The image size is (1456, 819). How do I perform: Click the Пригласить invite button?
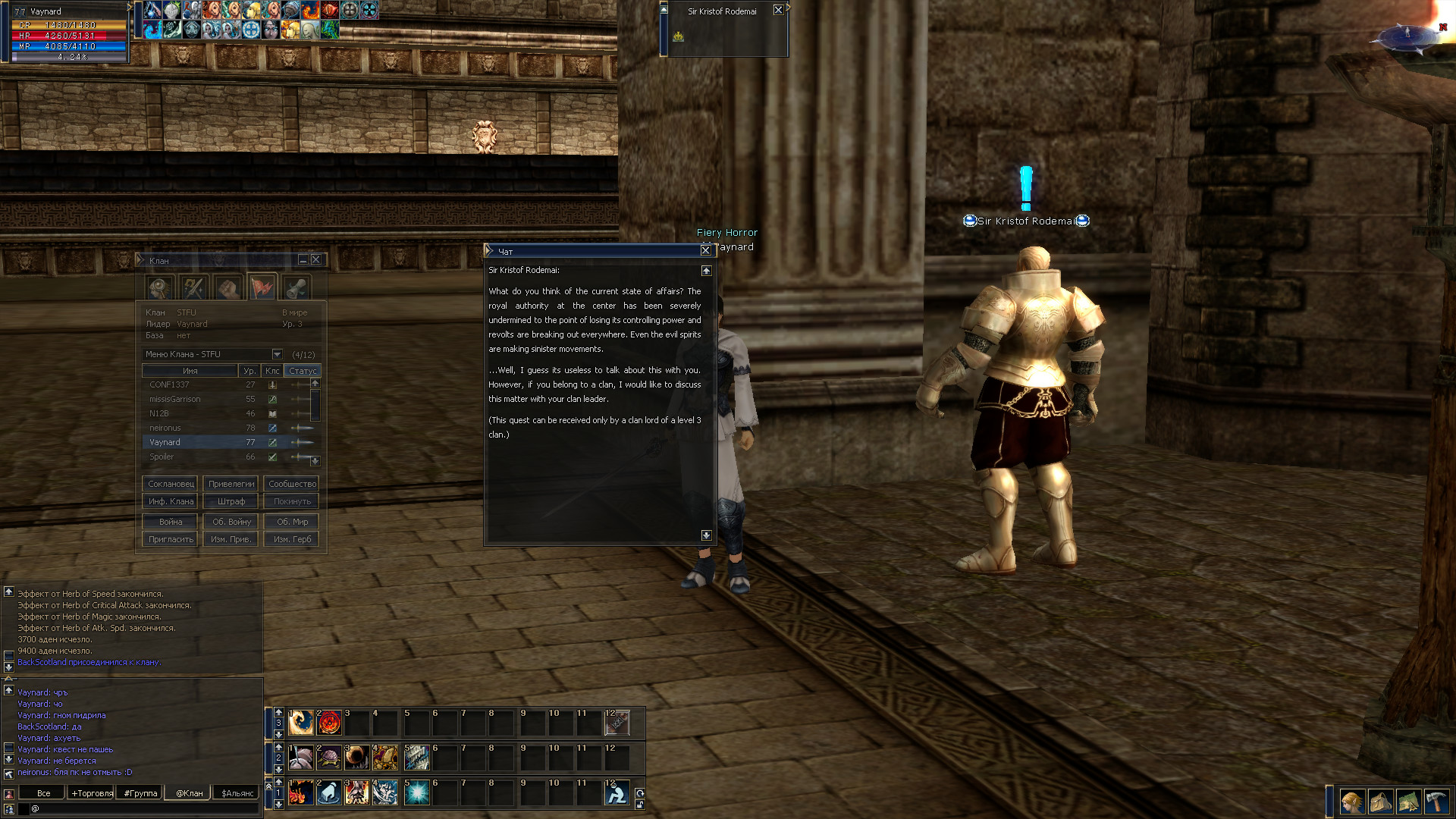click(171, 539)
